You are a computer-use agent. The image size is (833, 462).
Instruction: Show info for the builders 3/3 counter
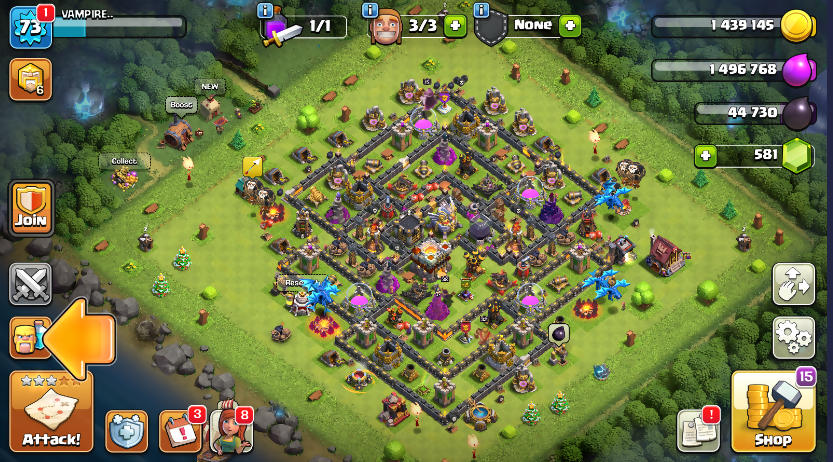[x=370, y=10]
